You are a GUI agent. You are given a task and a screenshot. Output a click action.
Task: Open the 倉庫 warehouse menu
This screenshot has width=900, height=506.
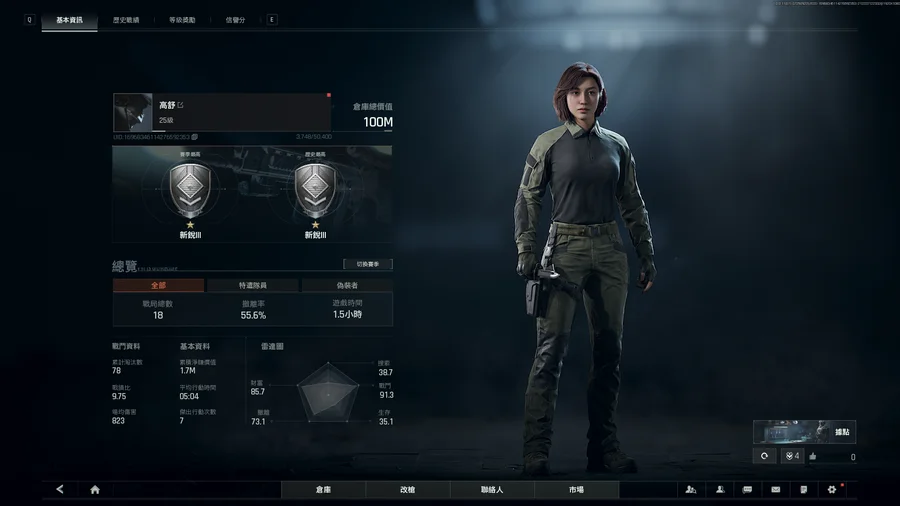(323, 490)
